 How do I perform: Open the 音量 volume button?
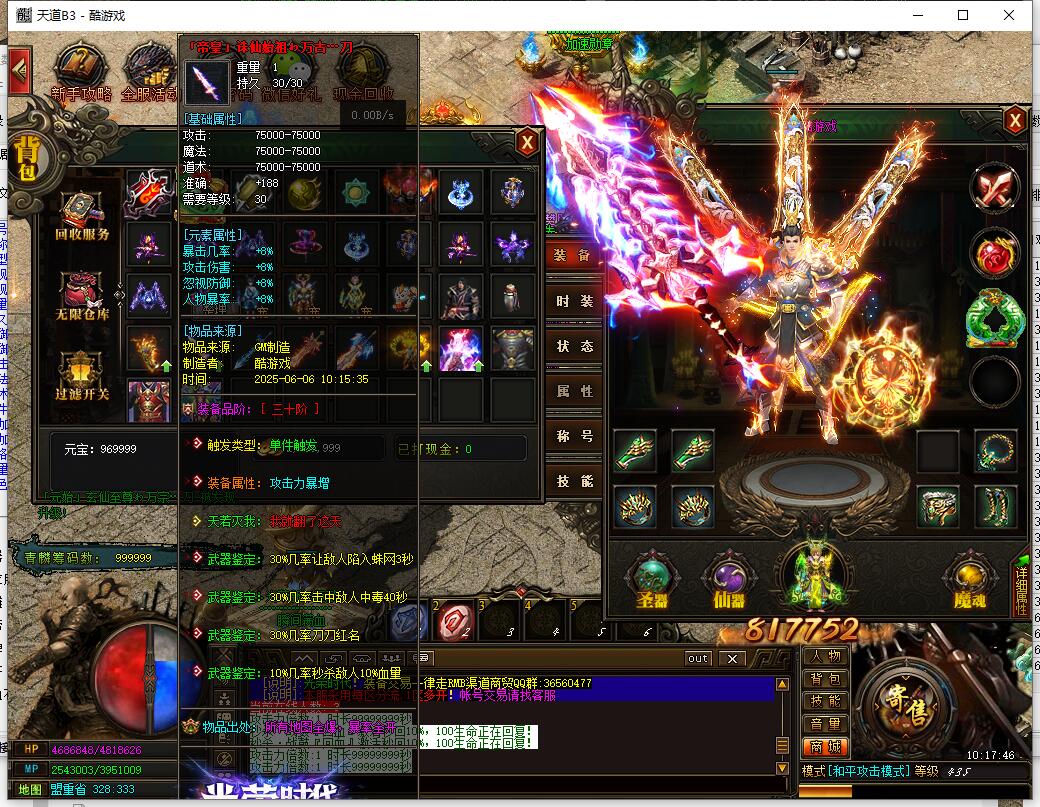tap(825, 723)
